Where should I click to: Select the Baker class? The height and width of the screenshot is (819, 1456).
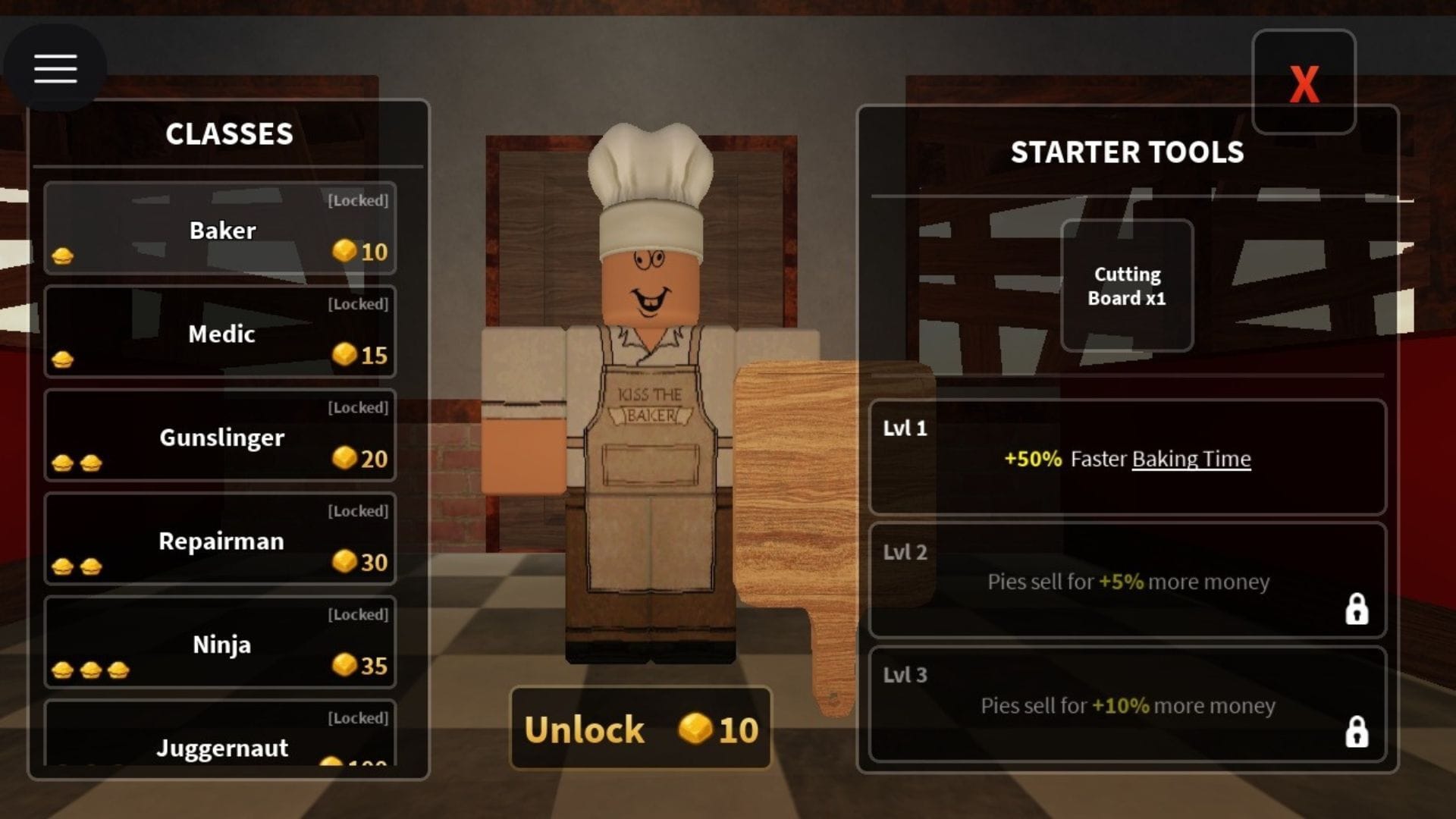pyautogui.click(x=220, y=229)
